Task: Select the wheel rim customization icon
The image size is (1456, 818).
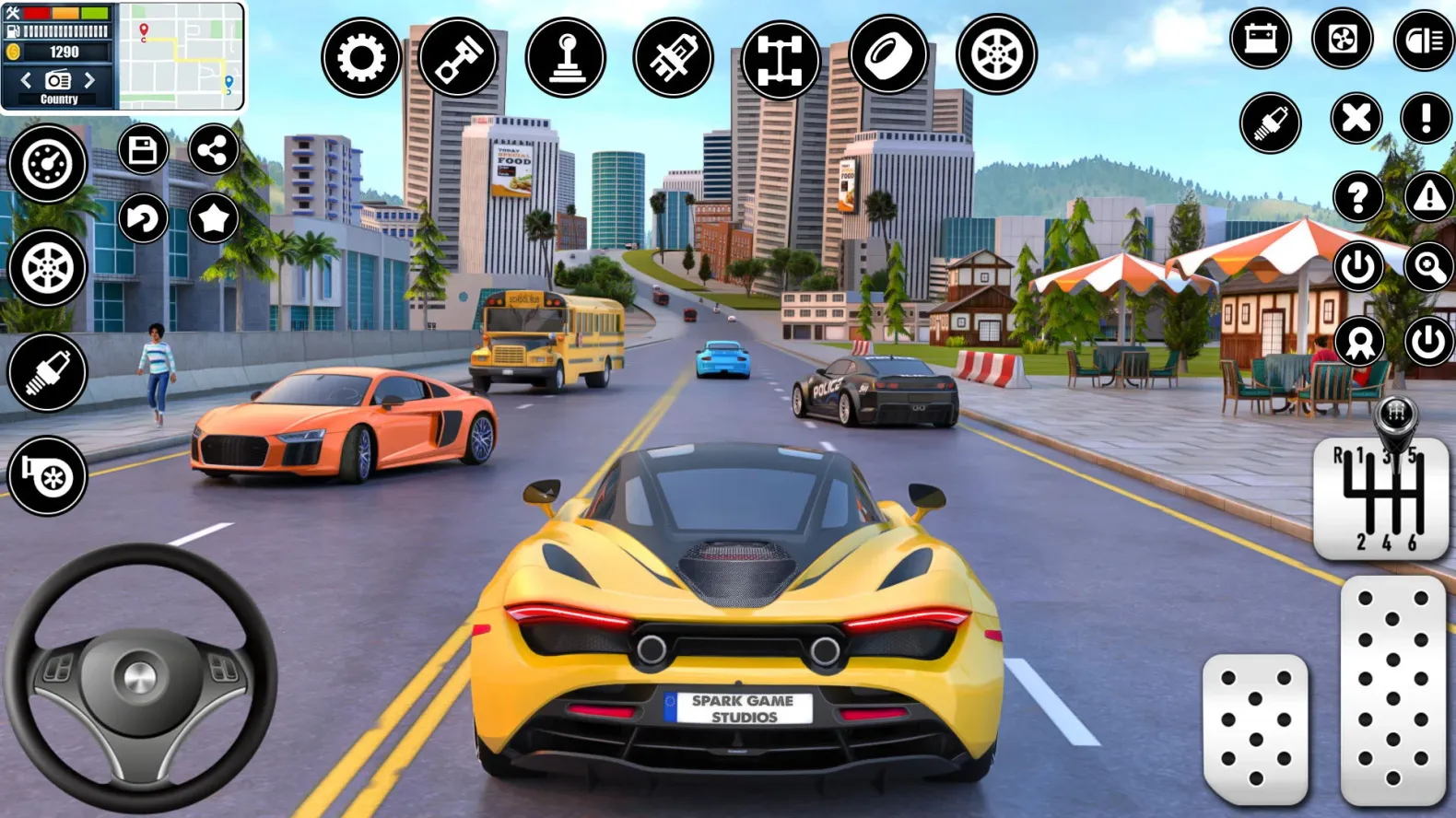Action: point(996,56)
